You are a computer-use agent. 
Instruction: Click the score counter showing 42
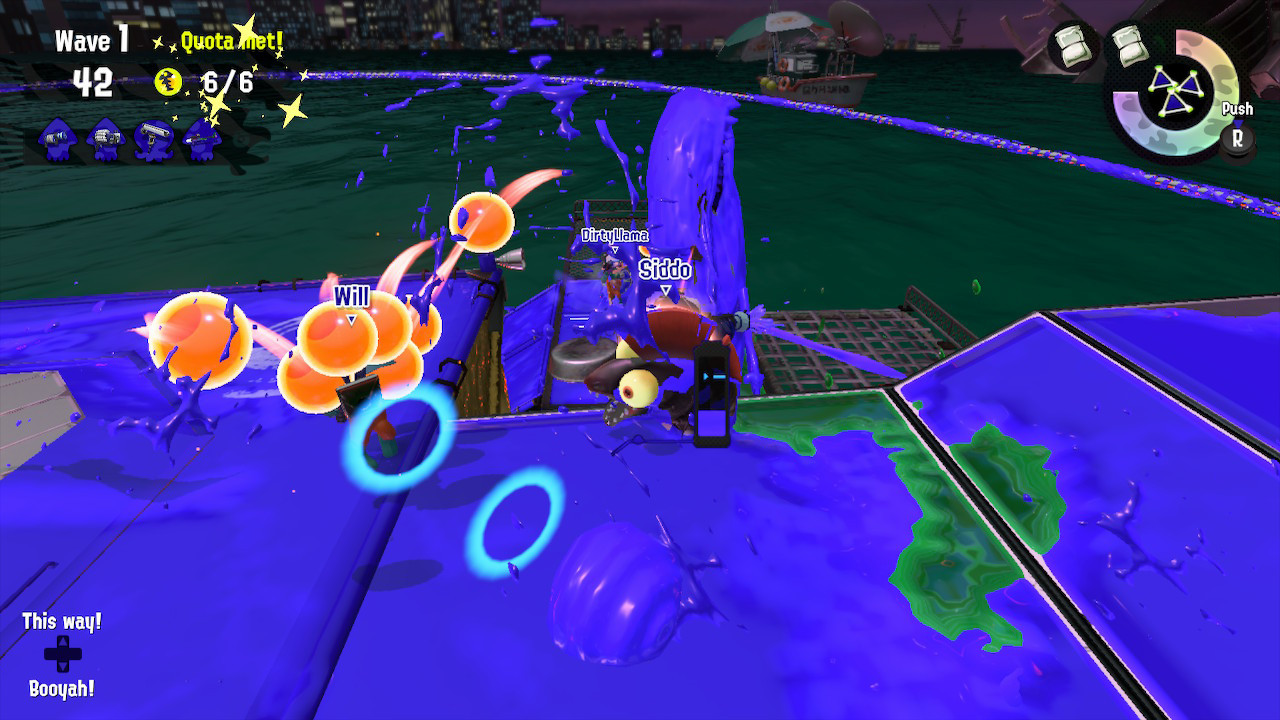[92, 80]
